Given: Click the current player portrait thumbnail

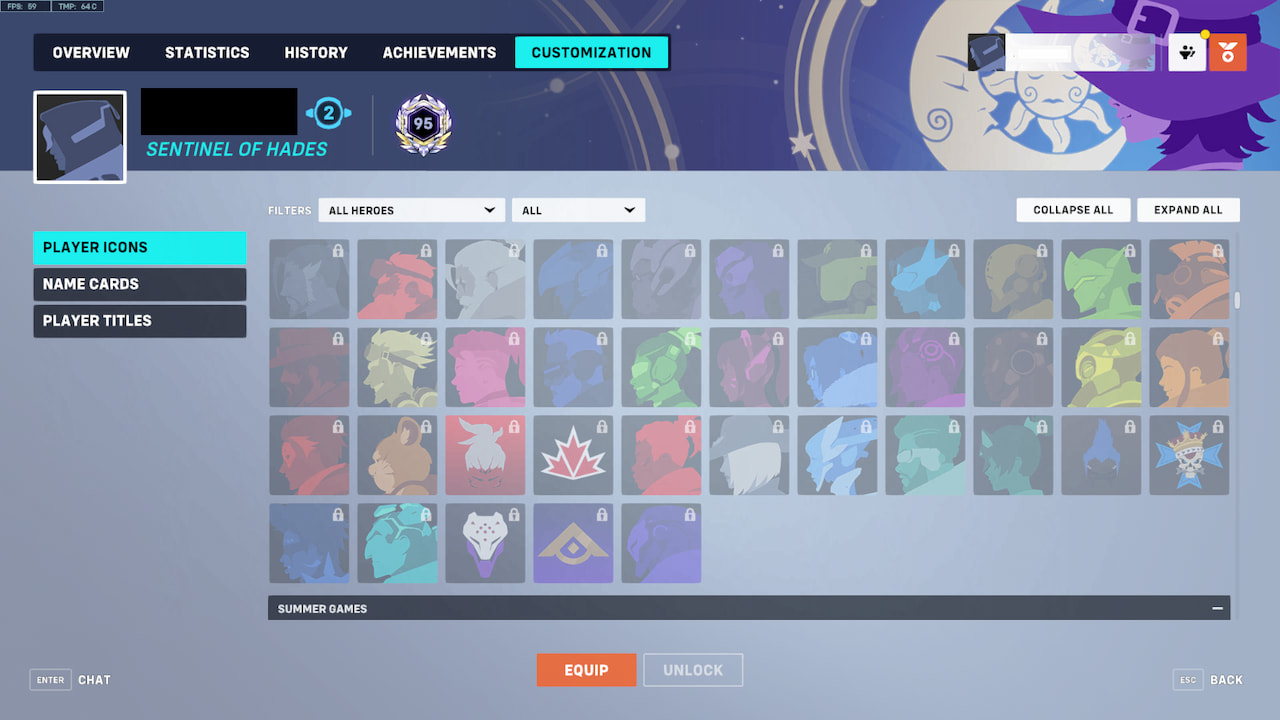Looking at the screenshot, I should pyautogui.click(x=79, y=137).
